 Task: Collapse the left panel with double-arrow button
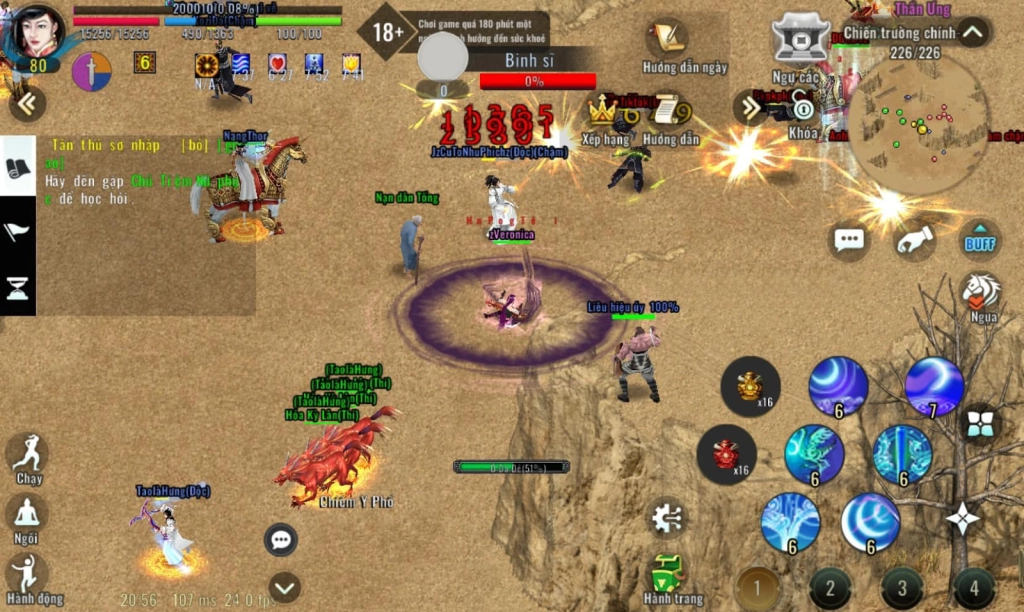click(x=27, y=103)
